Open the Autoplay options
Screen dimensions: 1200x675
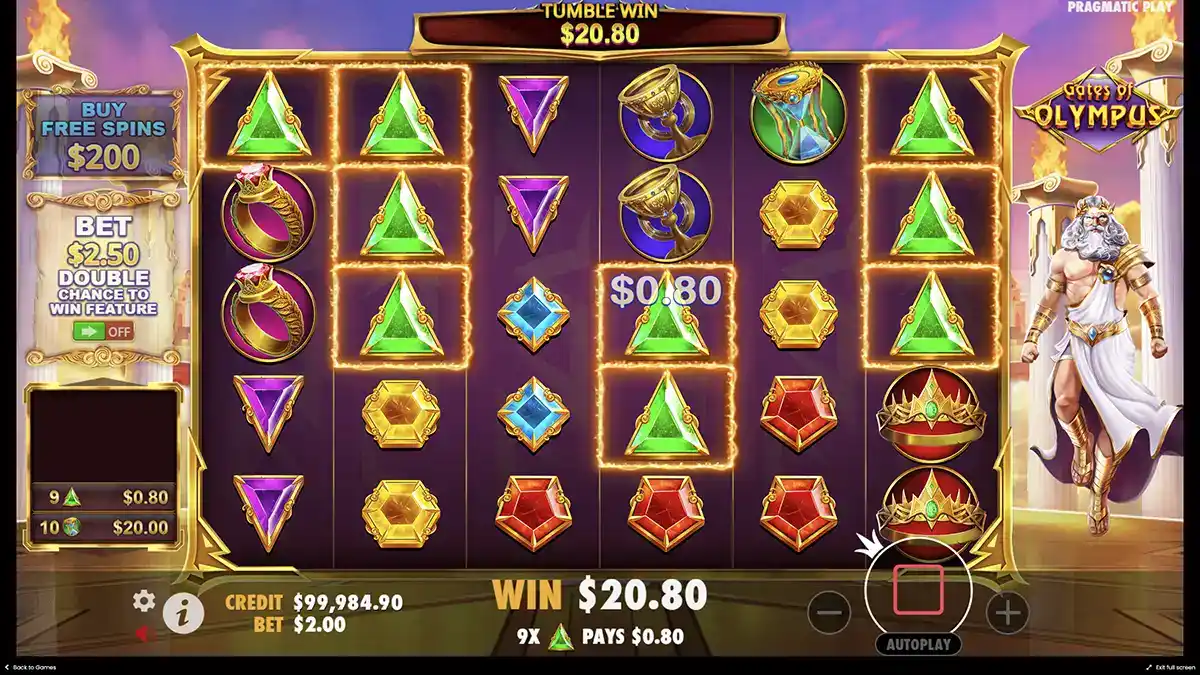click(x=918, y=644)
